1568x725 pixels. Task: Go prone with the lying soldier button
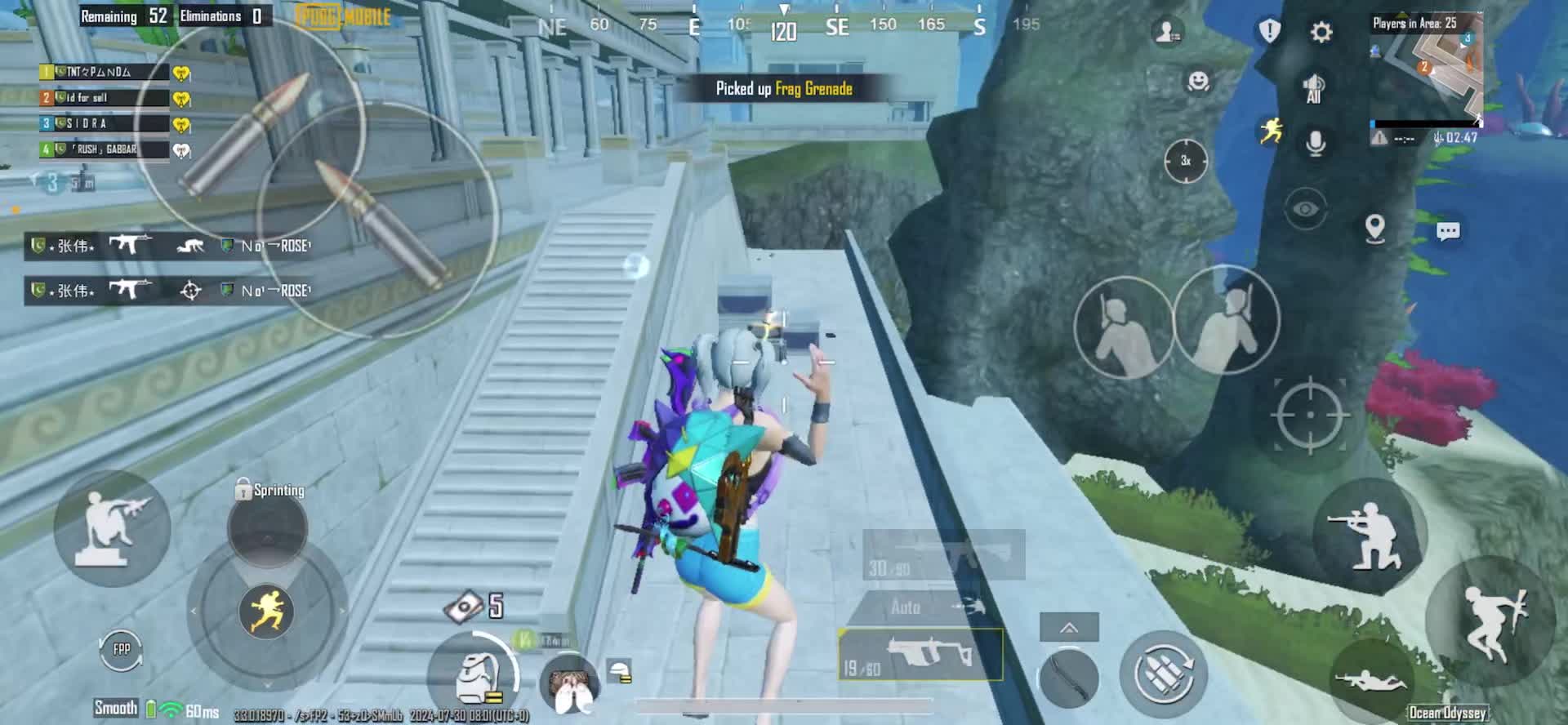(x=1370, y=678)
